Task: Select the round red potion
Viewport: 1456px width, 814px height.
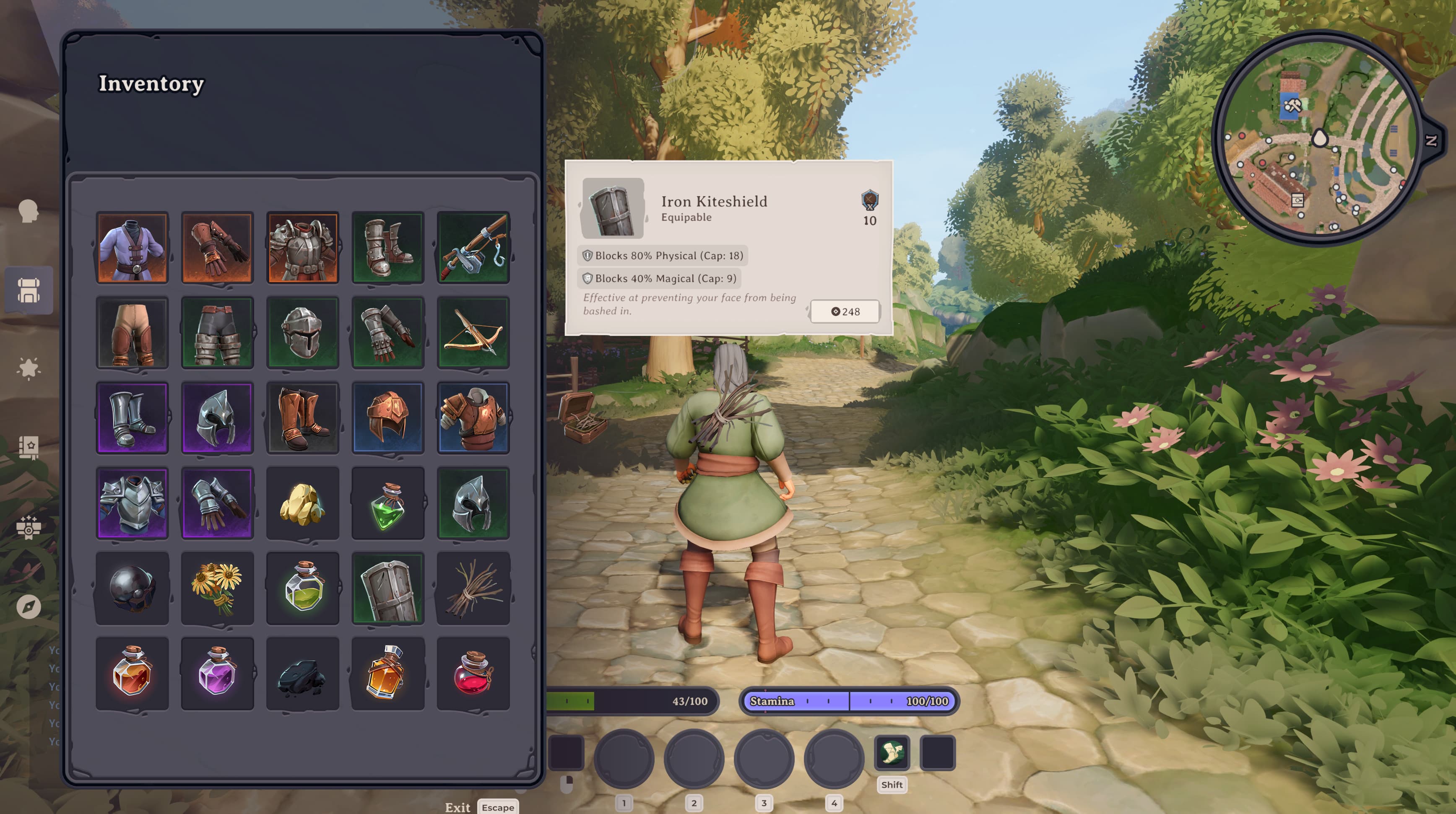Action: click(473, 673)
